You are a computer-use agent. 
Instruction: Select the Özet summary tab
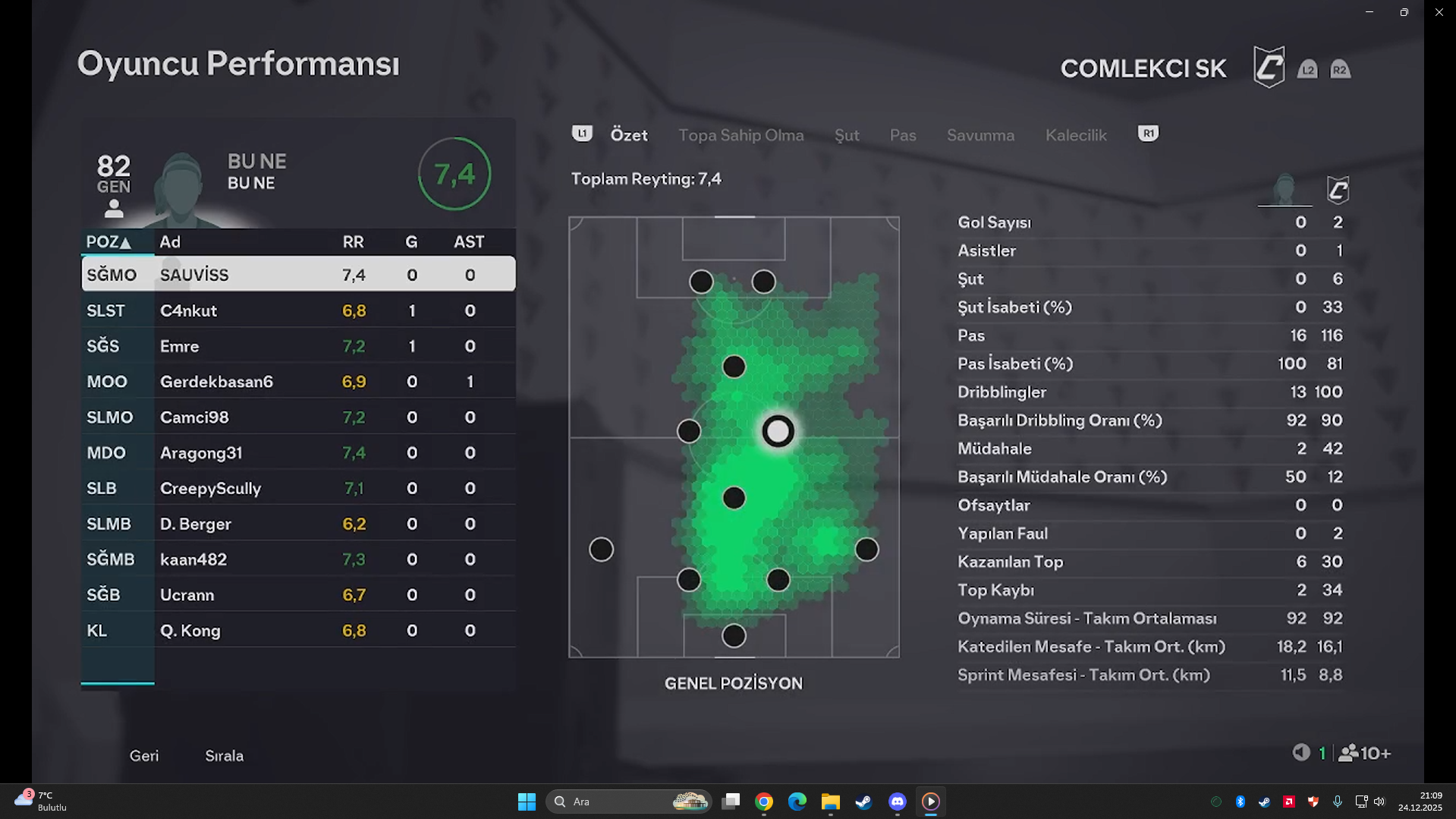pyautogui.click(x=629, y=135)
